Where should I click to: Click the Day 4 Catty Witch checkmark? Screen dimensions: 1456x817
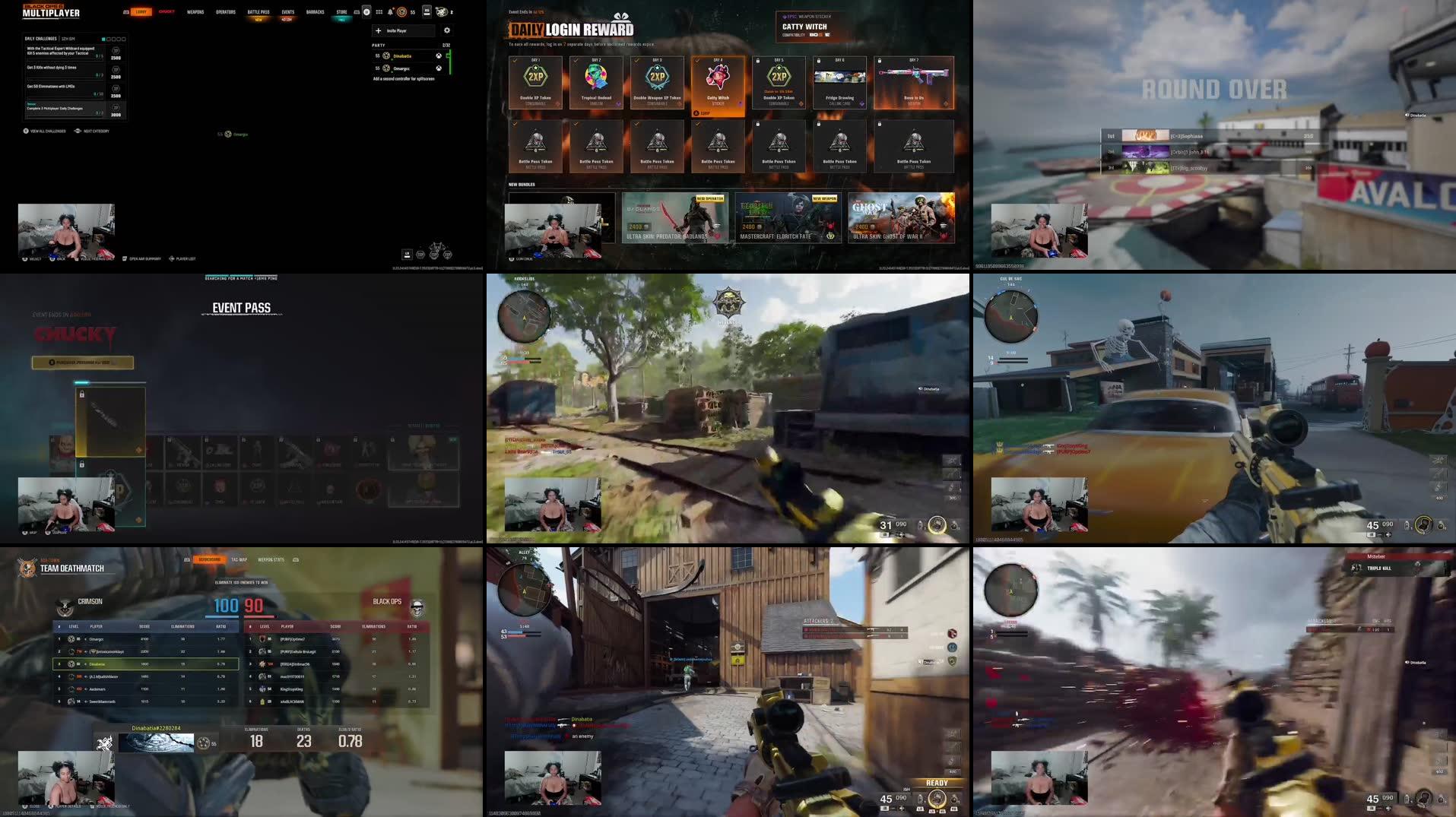click(698, 60)
